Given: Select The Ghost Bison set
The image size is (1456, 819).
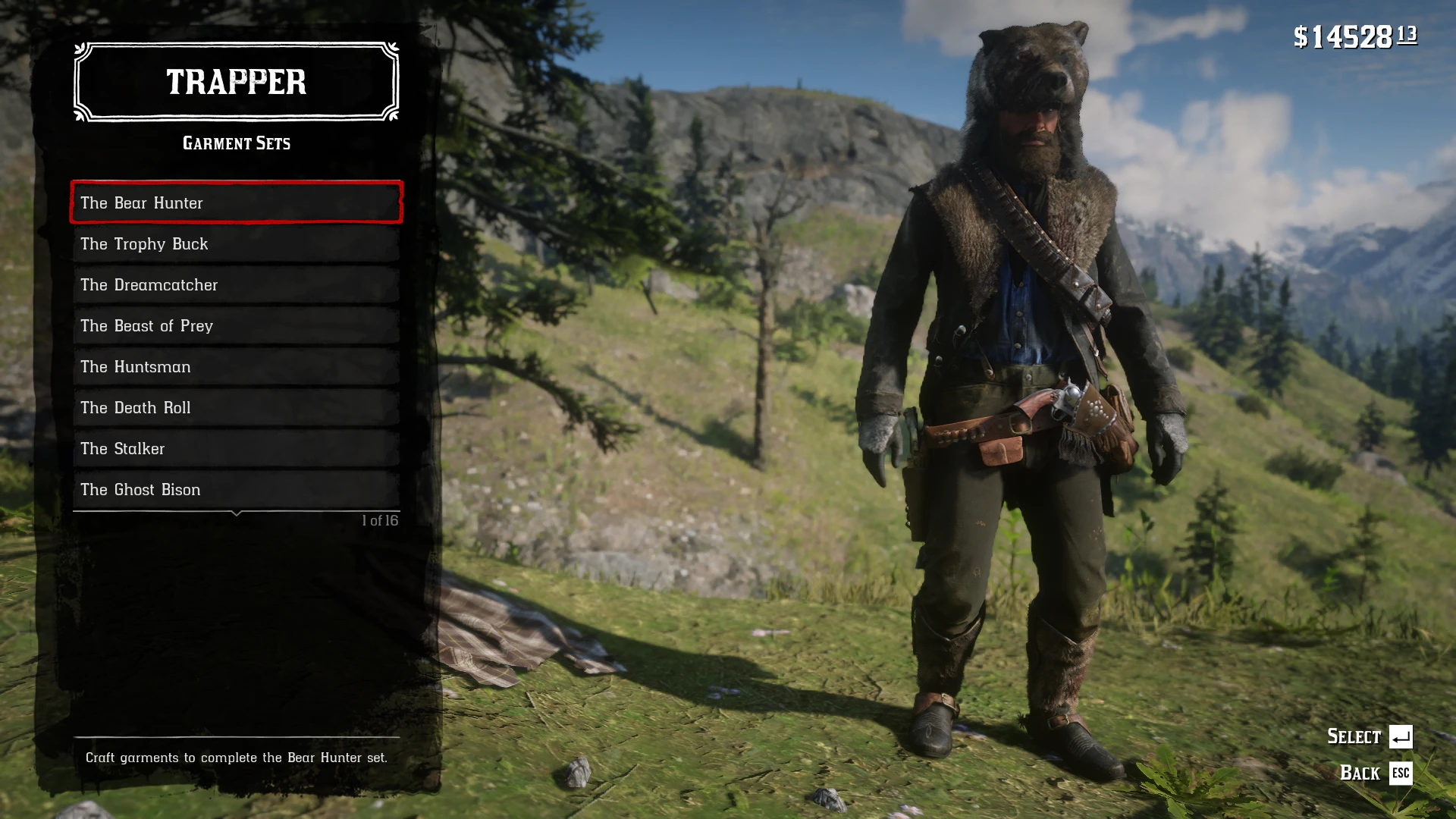Looking at the screenshot, I should click(x=236, y=489).
